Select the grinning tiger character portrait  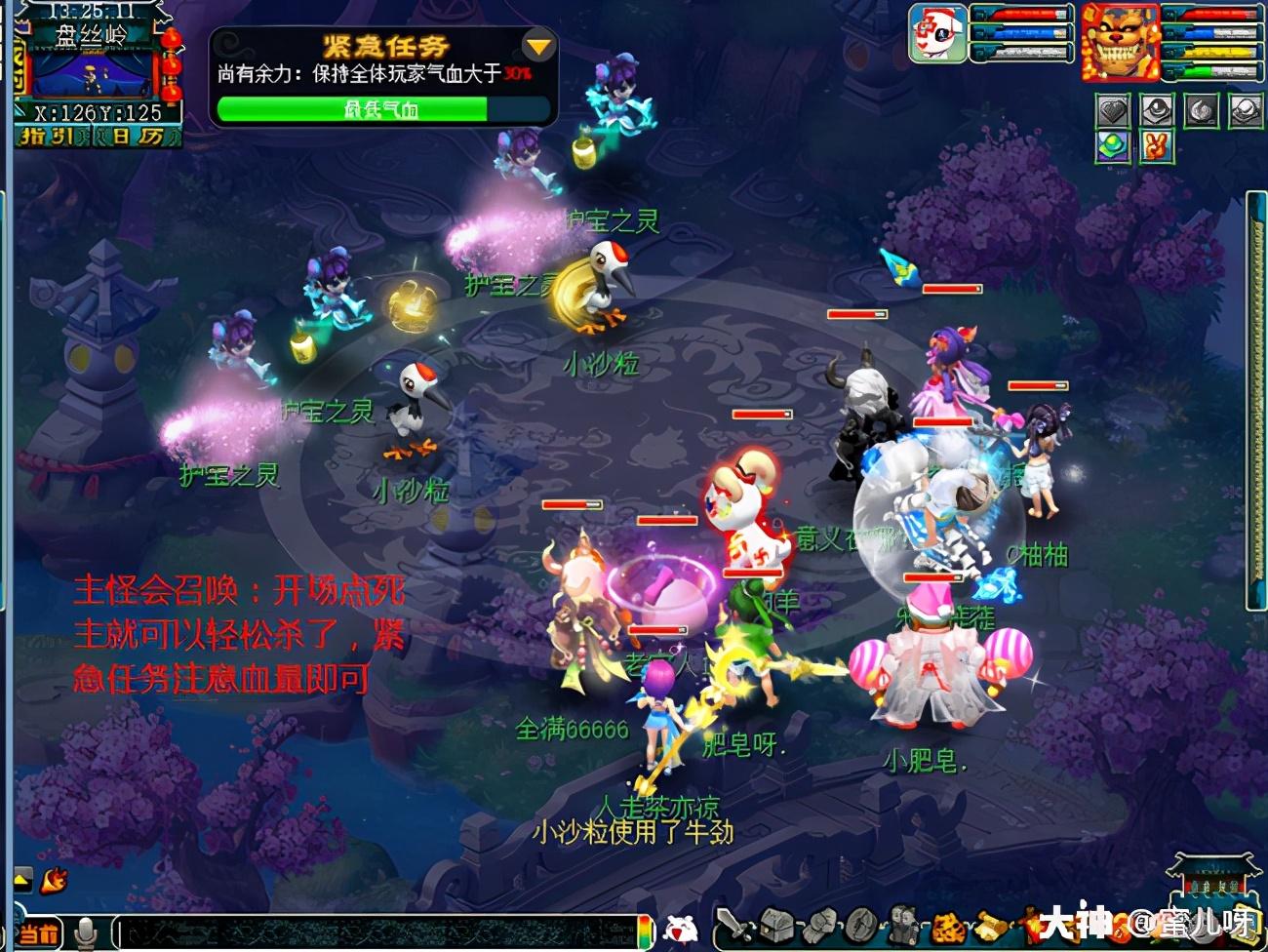click(x=1118, y=41)
